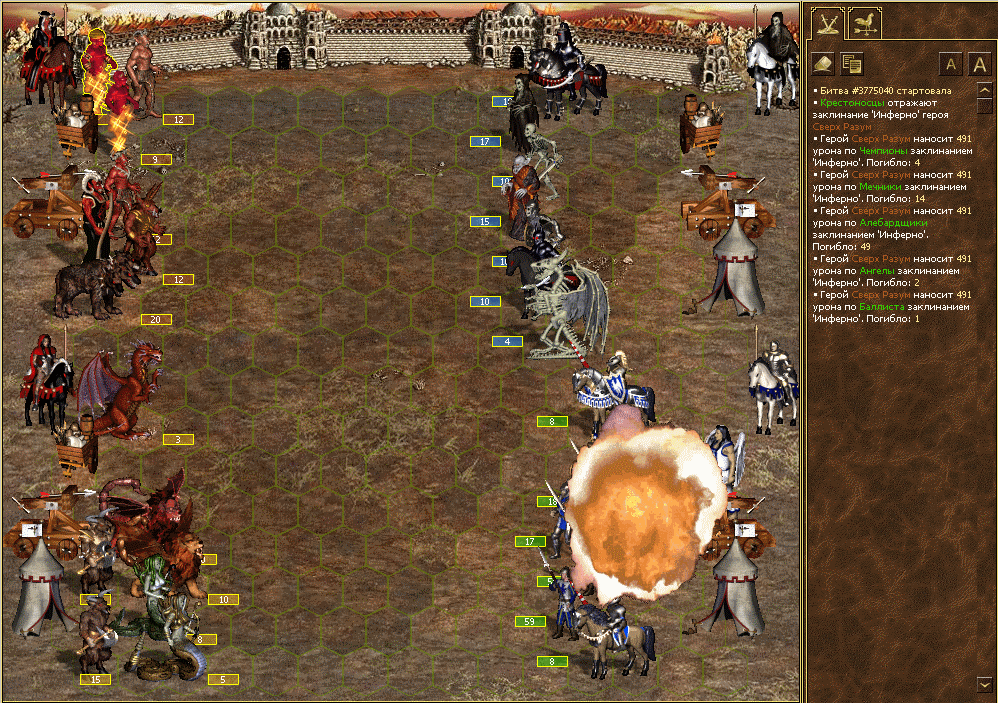Click the battle log's scroll-down arrow

point(985,683)
